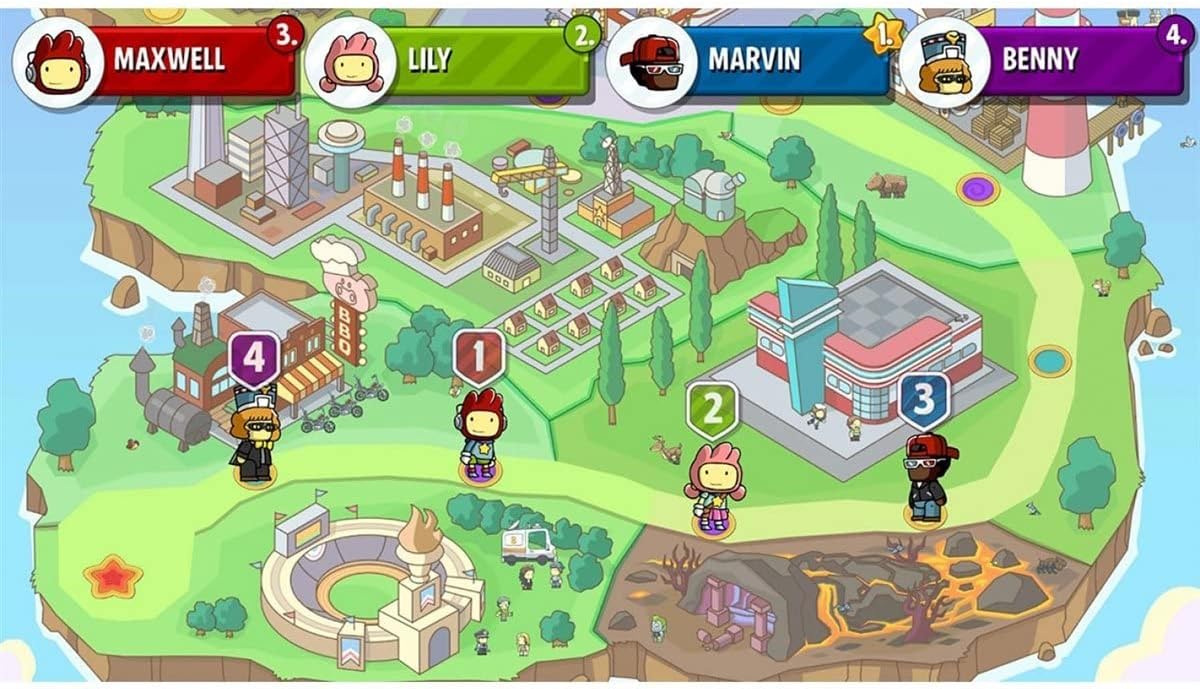Screen dimensions: 1200x689
Task: Click the red number 1 player marker
Action: (479, 357)
